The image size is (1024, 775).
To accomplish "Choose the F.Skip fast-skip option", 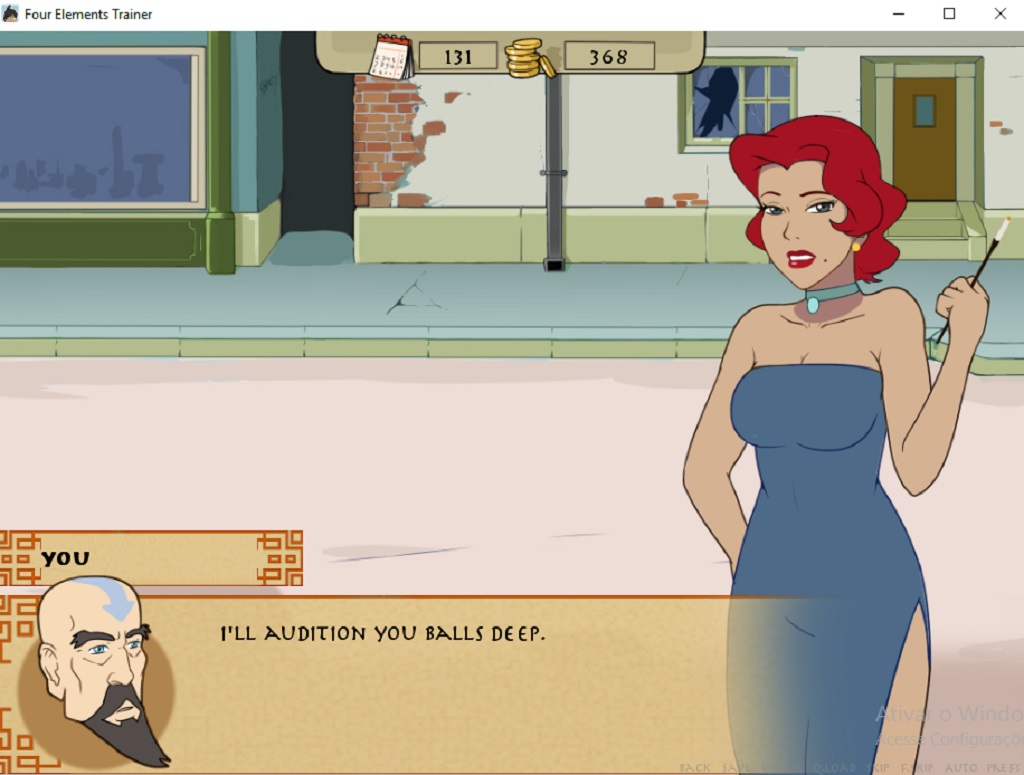I will (x=915, y=768).
